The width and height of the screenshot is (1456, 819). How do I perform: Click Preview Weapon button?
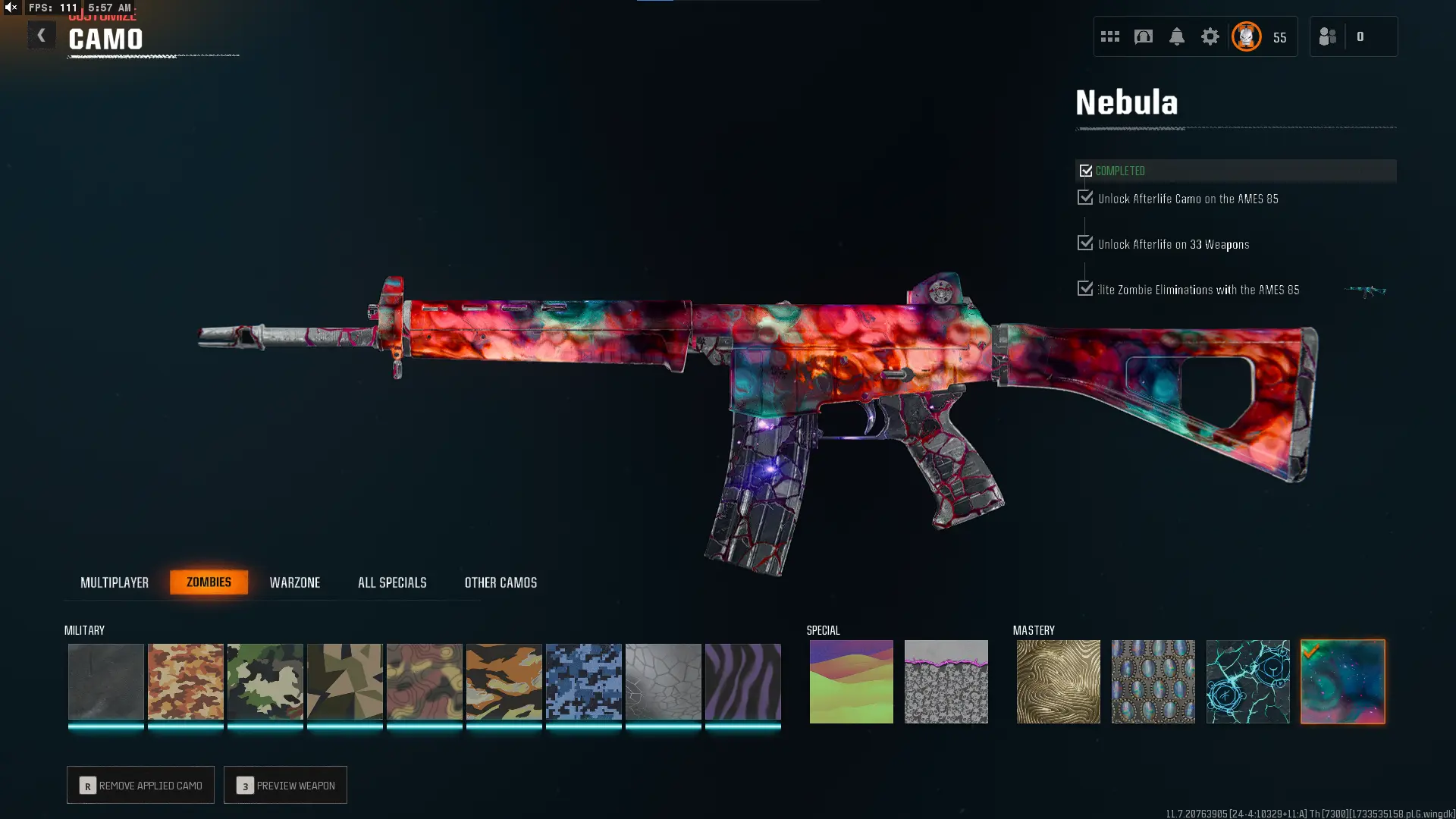[285, 785]
